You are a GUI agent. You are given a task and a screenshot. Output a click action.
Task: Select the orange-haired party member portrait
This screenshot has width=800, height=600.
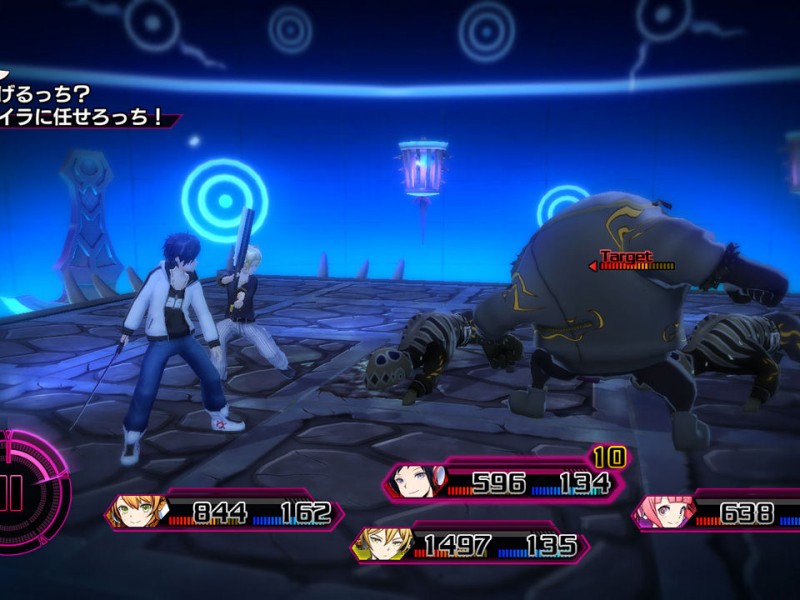pos(137,511)
